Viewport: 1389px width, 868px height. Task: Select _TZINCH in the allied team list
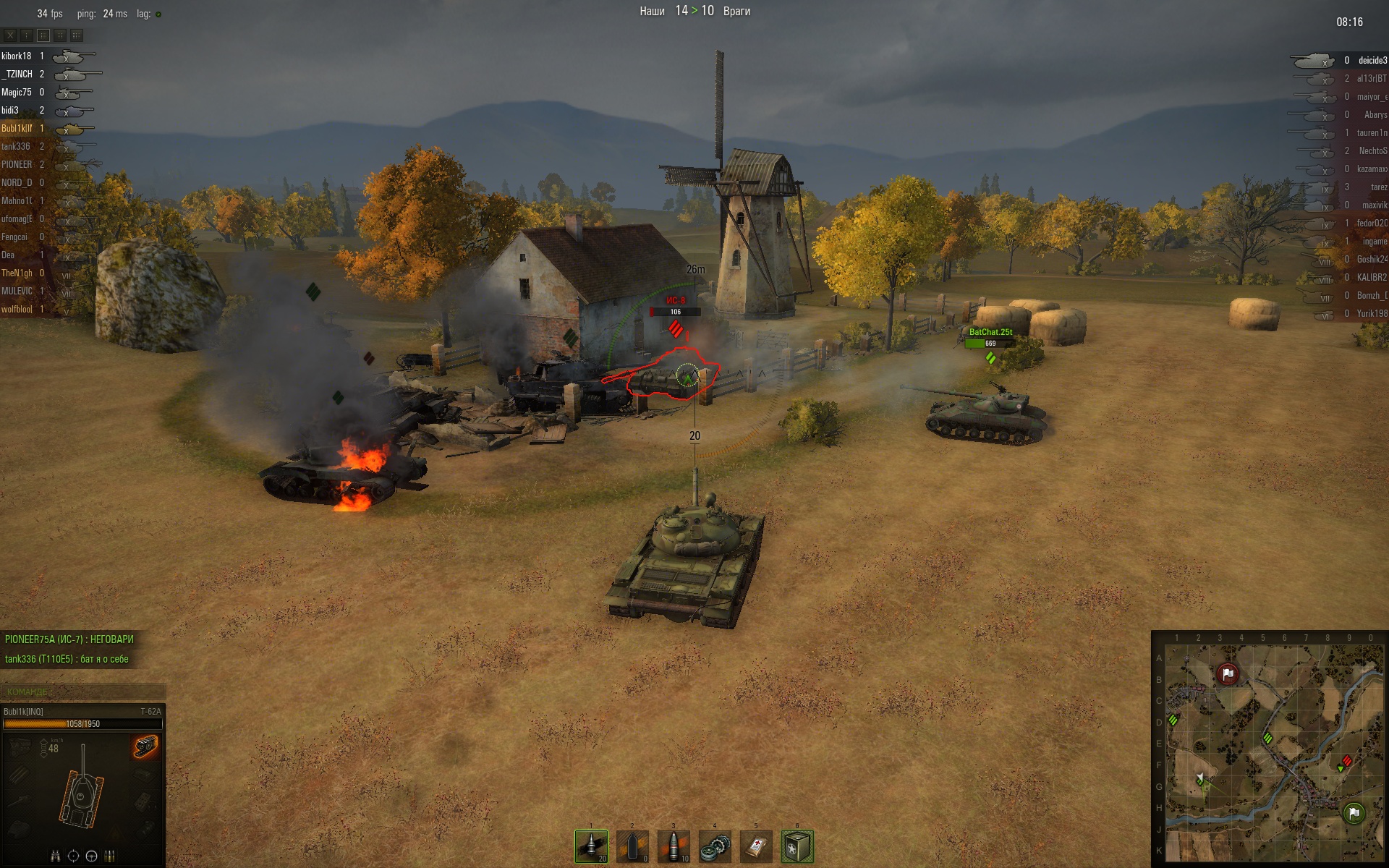coord(17,74)
